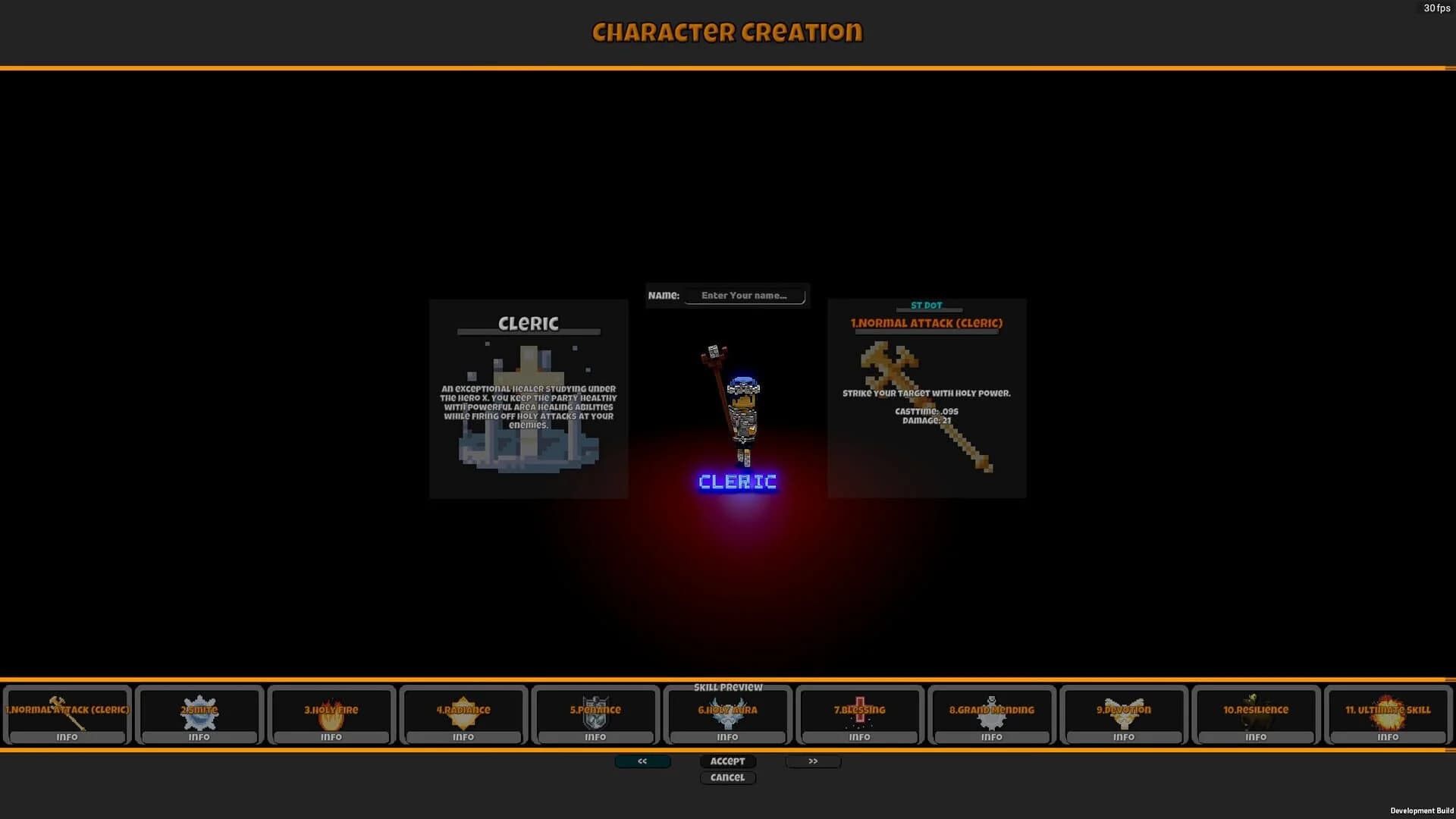This screenshot has width=1456, height=819.
Task: Select the Smite skill icon
Action: [x=199, y=711]
